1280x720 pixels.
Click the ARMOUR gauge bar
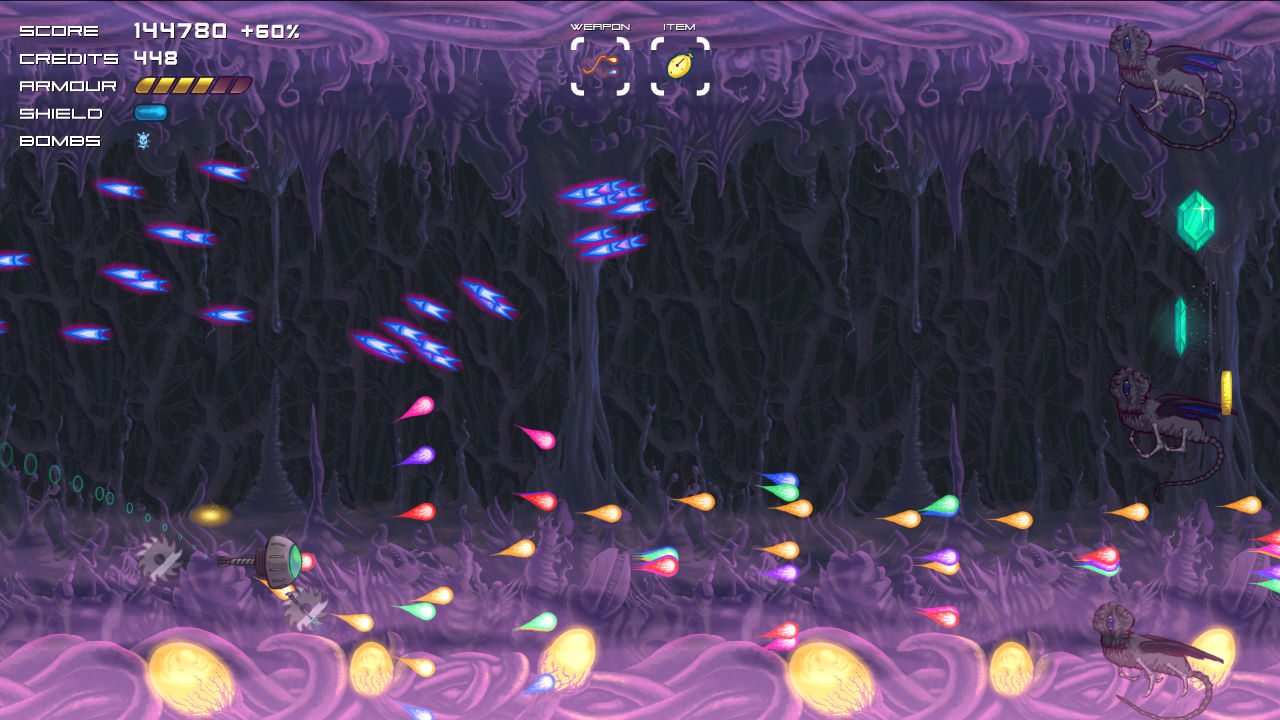click(193, 85)
